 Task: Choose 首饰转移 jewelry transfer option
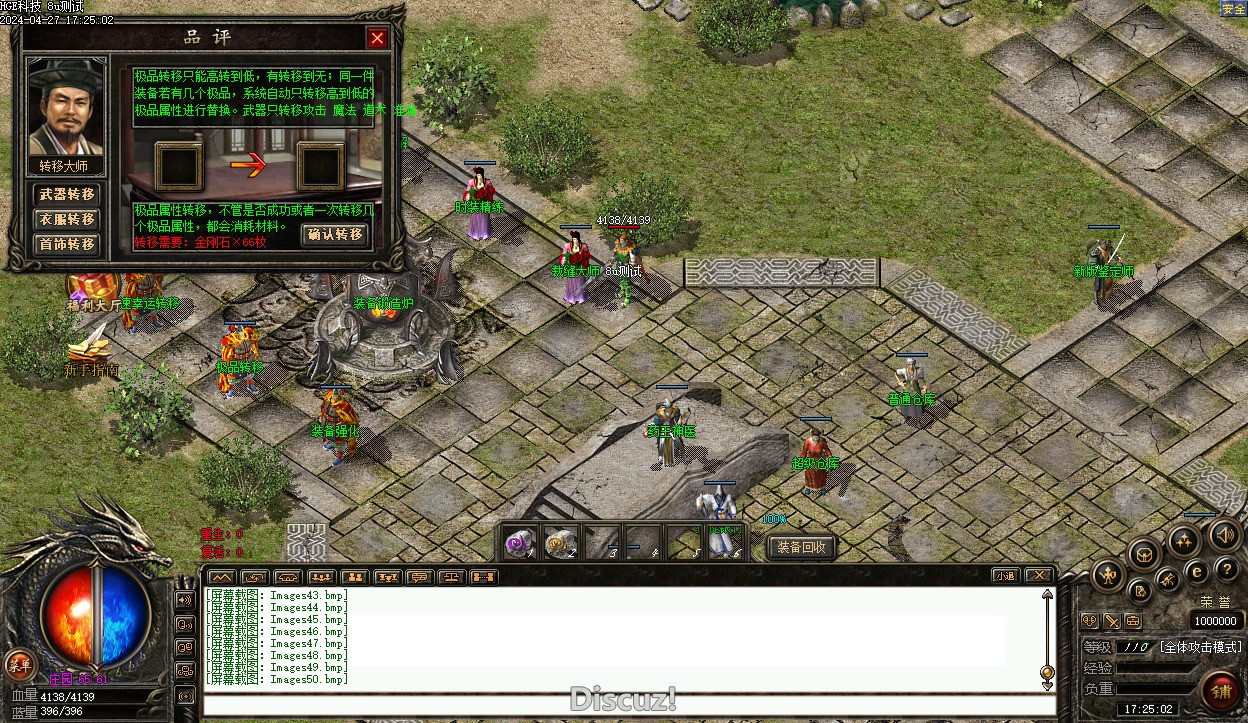tap(67, 244)
